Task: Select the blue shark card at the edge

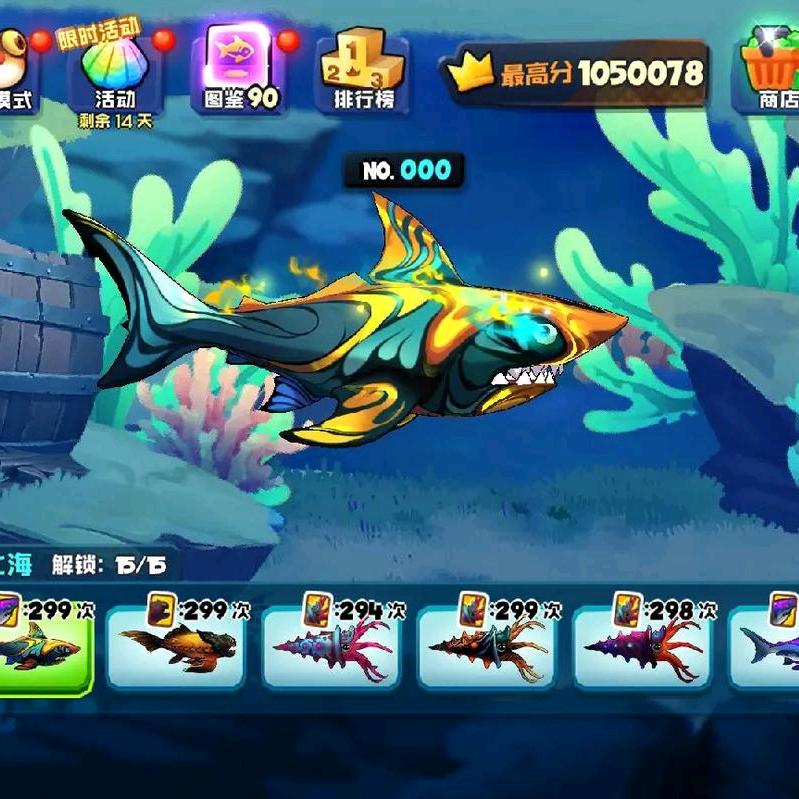Action: (770, 645)
